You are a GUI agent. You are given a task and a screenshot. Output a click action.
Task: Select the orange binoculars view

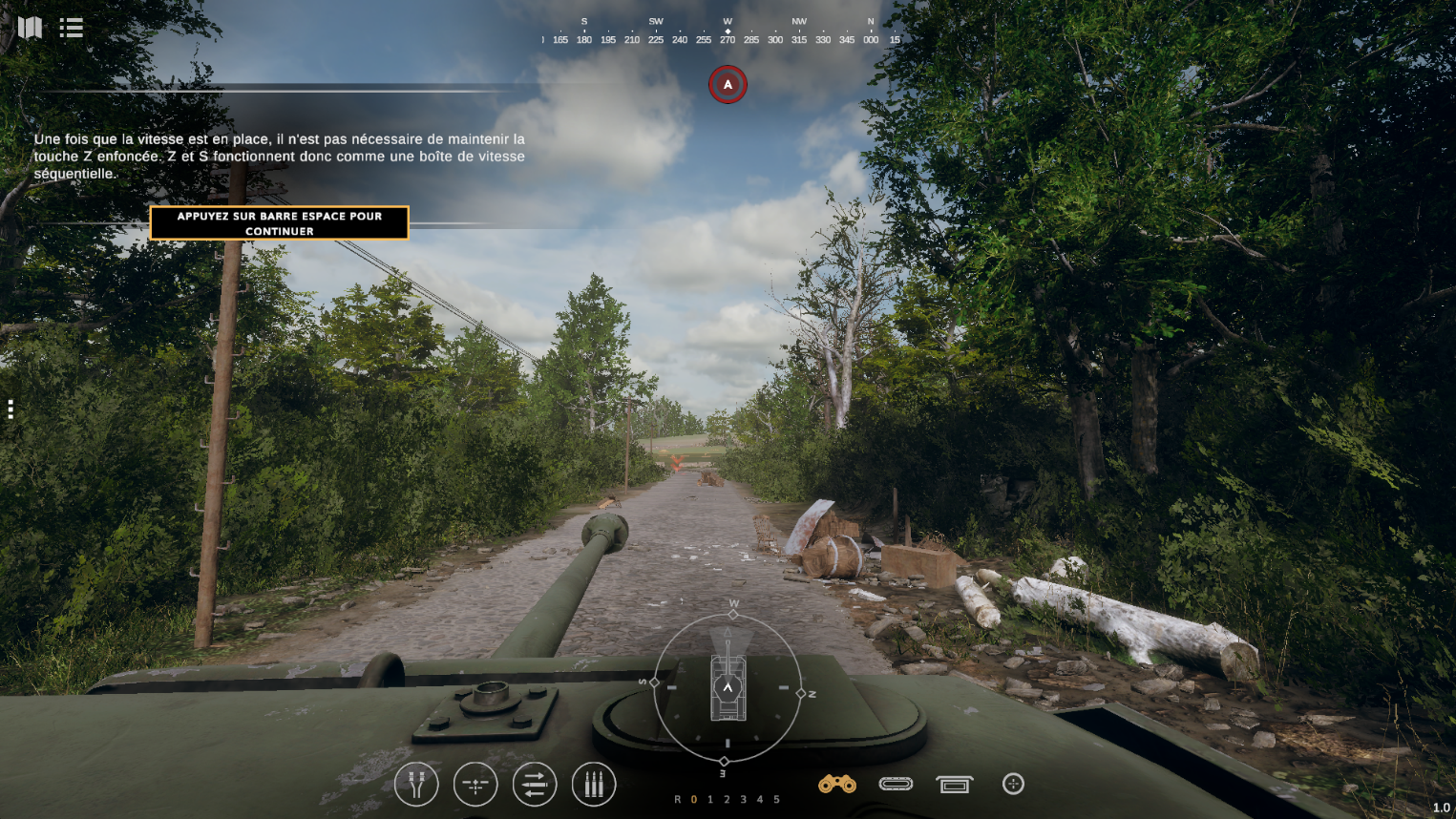coord(837,784)
